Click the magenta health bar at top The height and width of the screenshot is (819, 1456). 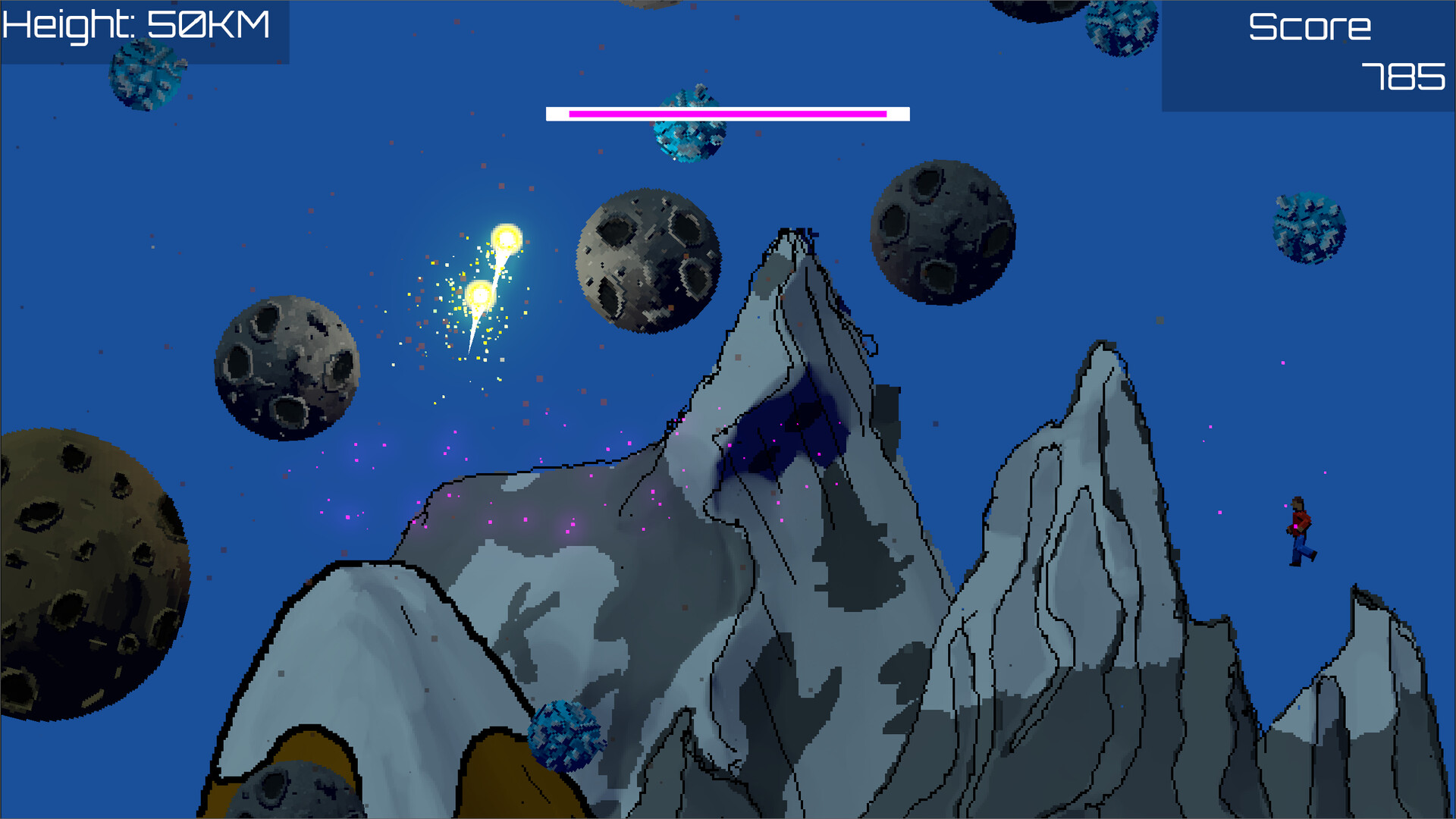pos(728,114)
